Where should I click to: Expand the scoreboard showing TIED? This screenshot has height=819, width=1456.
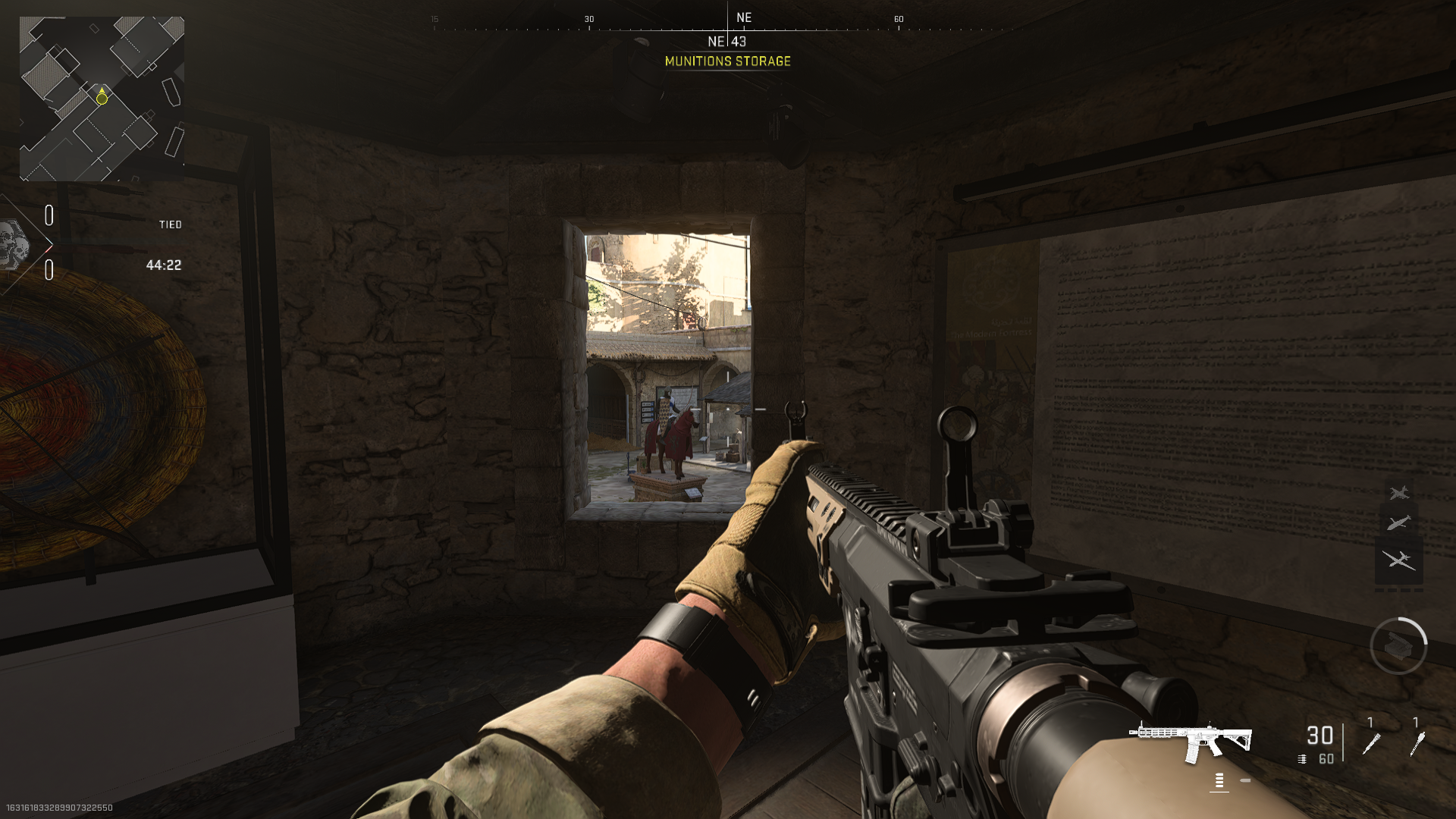(x=171, y=224)
